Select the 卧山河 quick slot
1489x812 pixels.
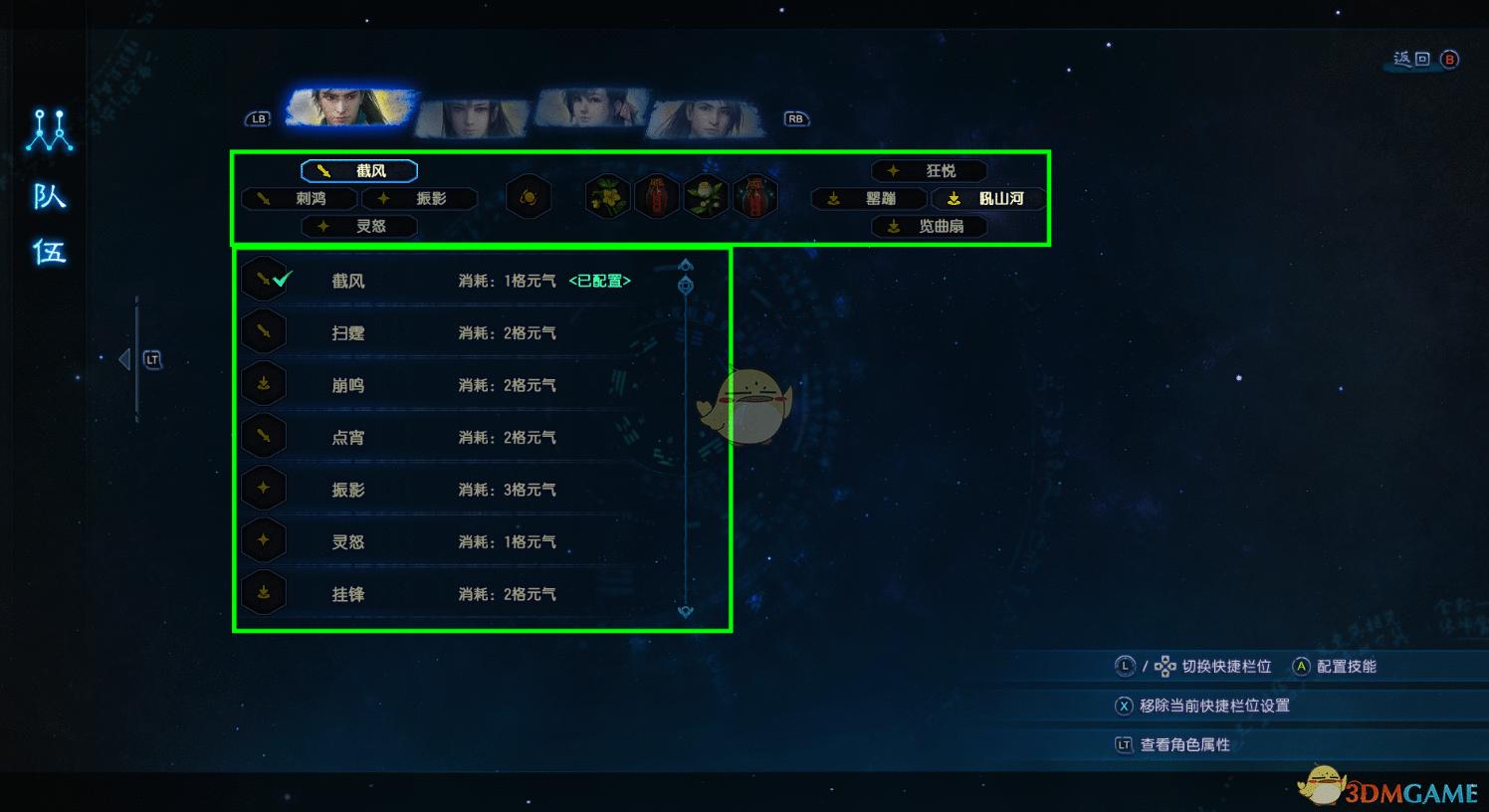[x=989, y=199]
